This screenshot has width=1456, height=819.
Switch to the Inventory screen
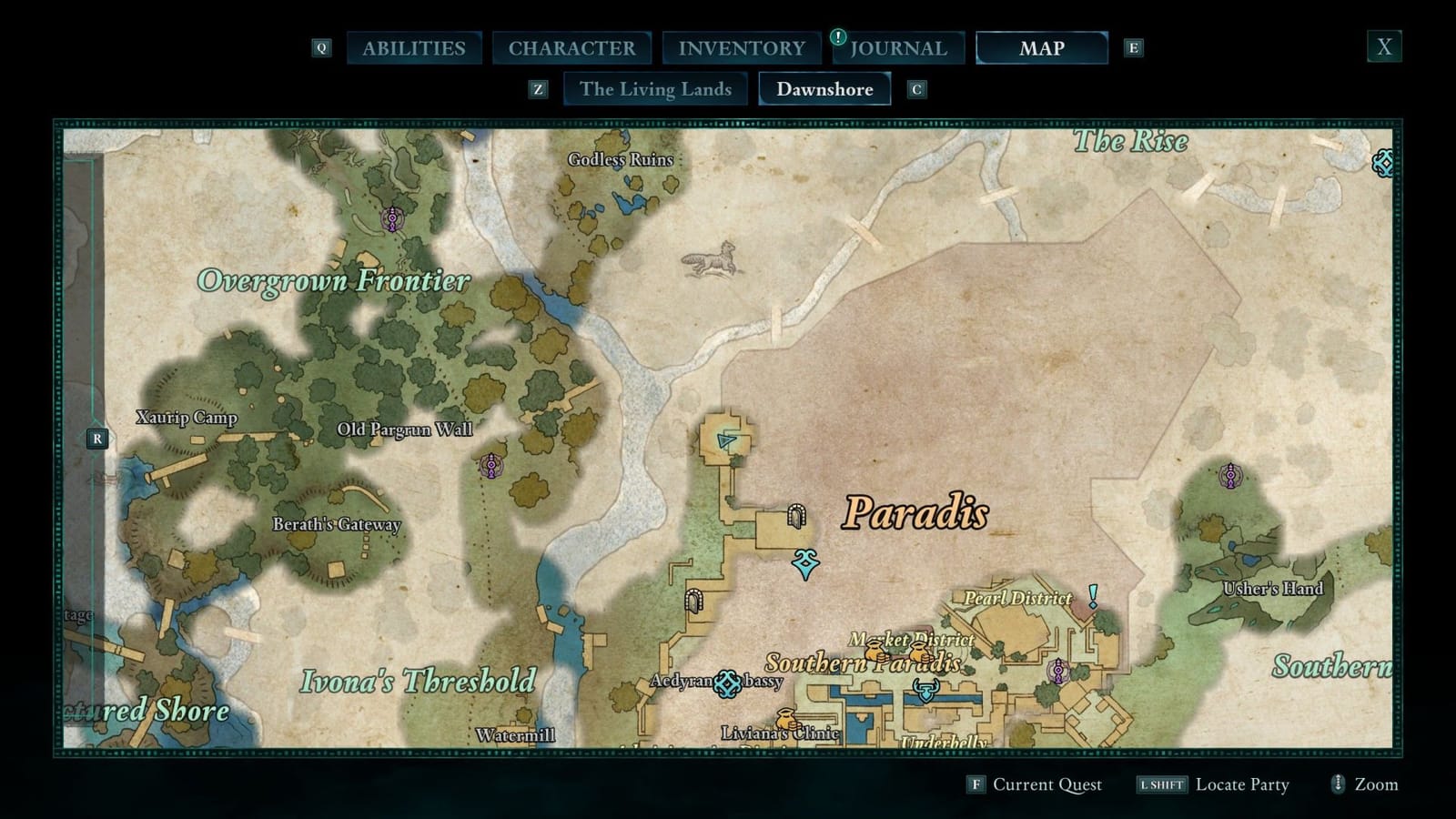coord(743,47)
